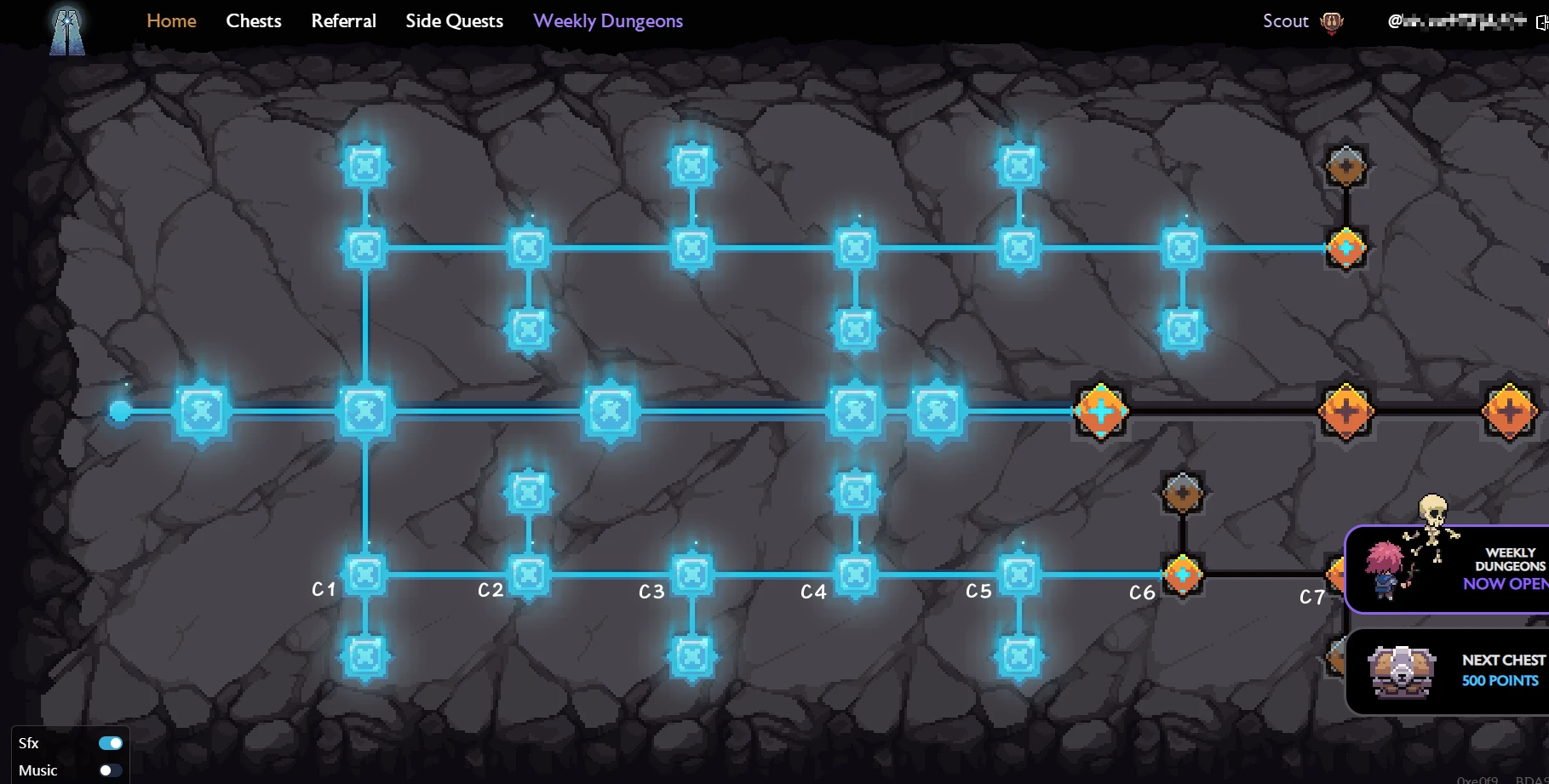The width and height of the screenshot is (1549, 784).
Task: Select the C2 blue map node
Action: [529, 575]
